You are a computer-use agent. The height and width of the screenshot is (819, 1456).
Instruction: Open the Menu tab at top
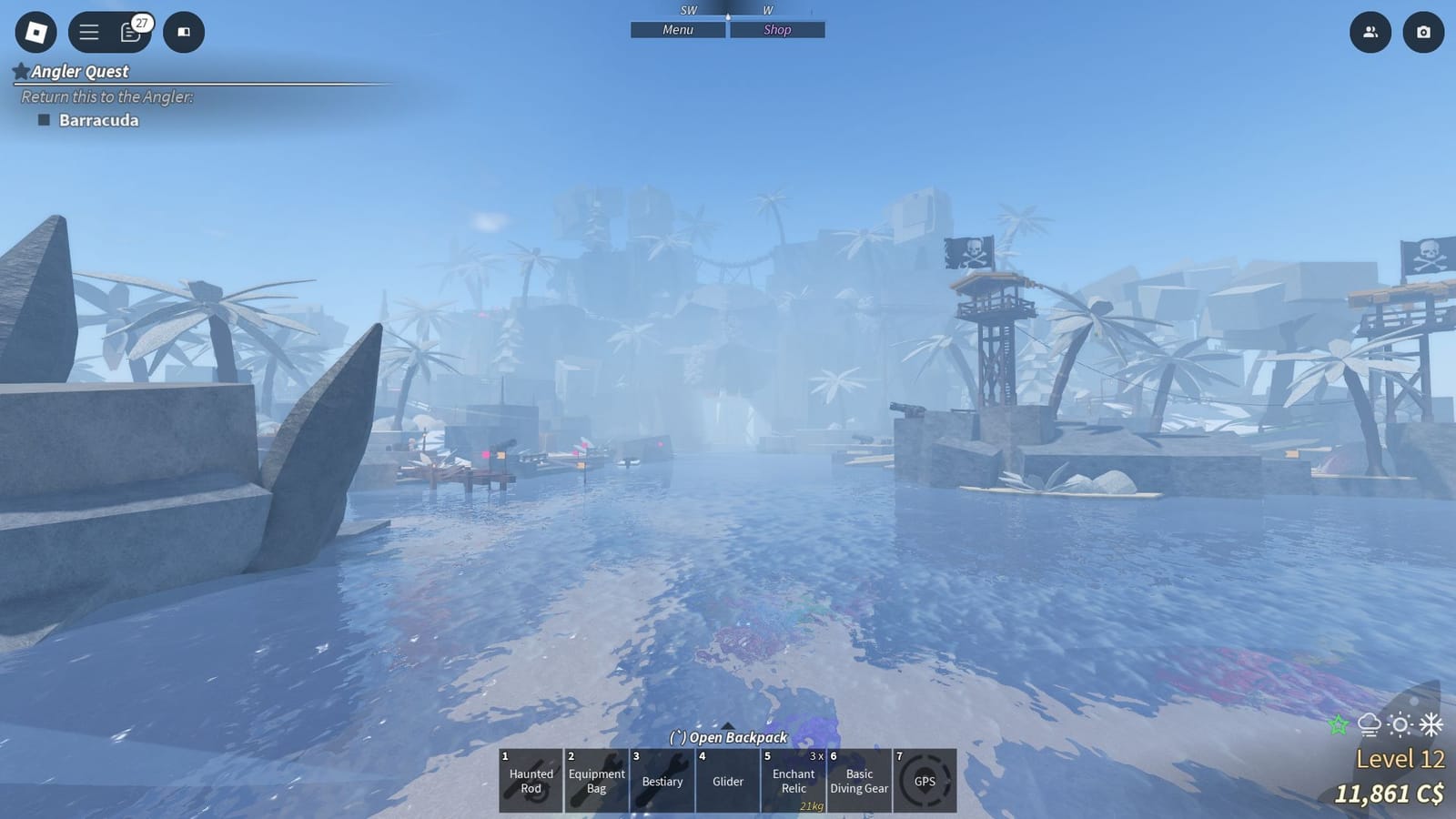coord(677,29)
